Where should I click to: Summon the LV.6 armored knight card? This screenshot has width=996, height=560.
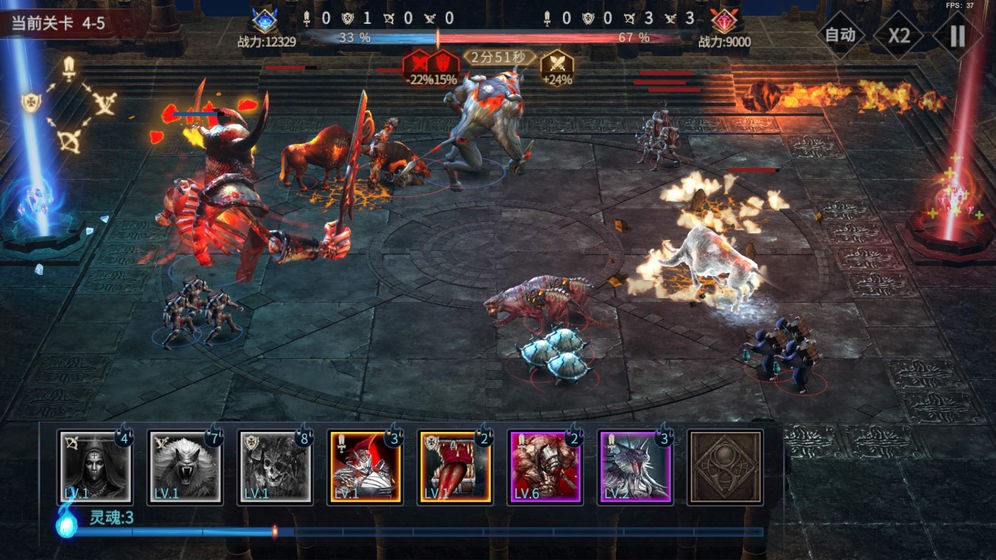click(x=544, y=466)
